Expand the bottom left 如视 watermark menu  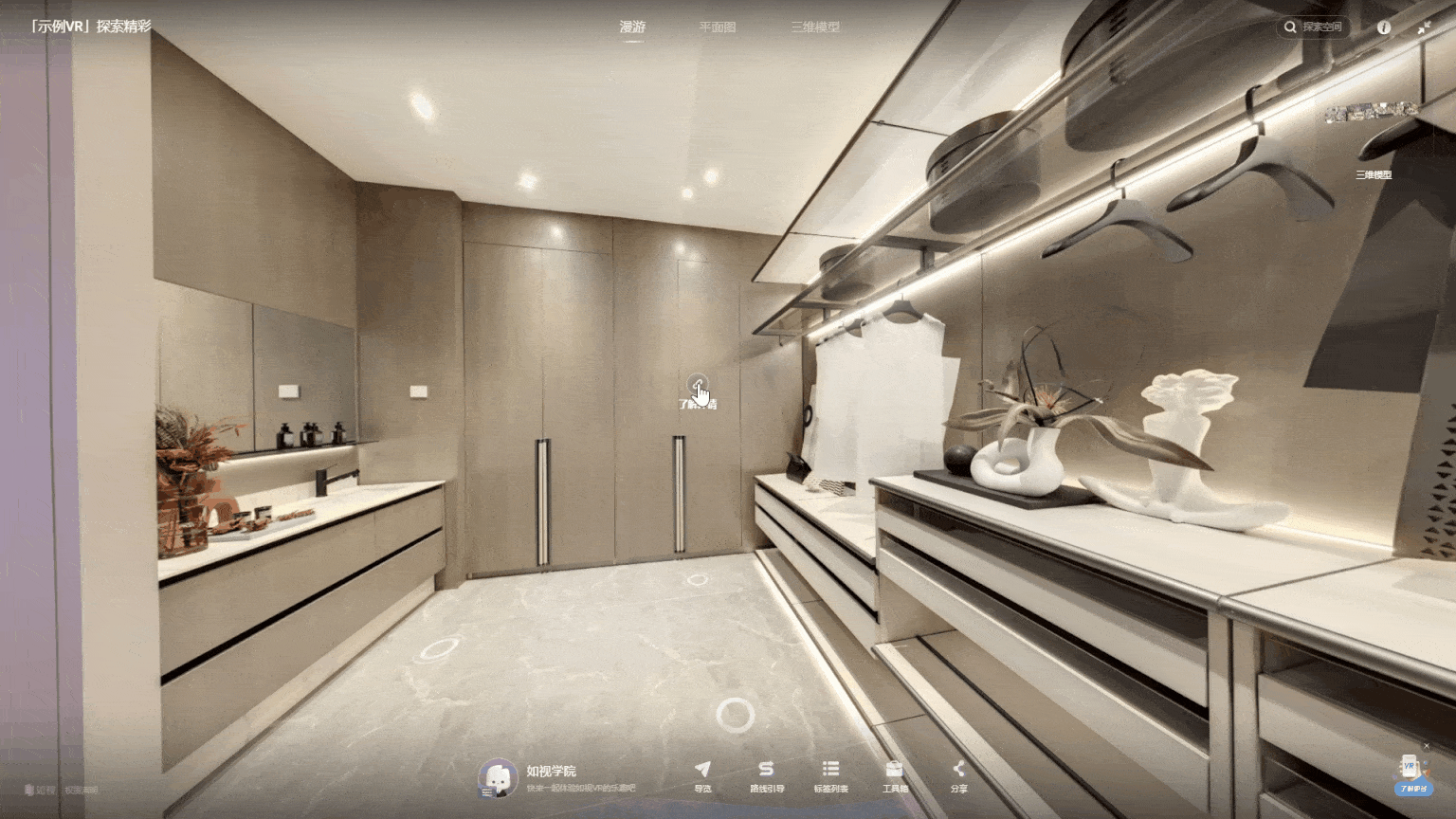click(x=40, y=789)
